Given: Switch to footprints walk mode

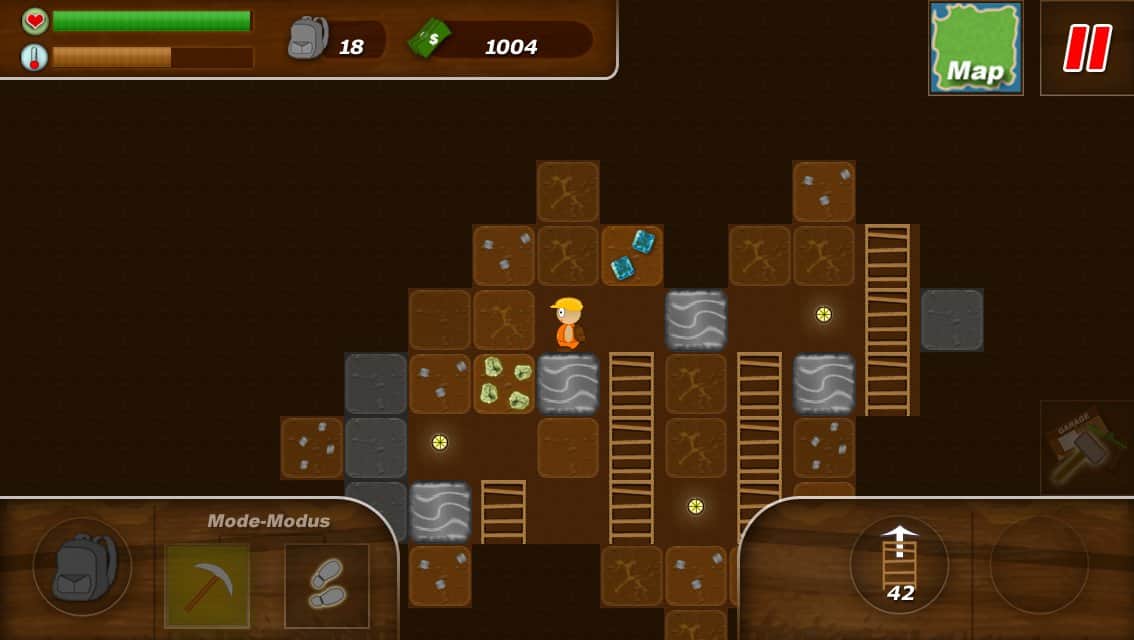Looking at the screenshot, I should coord(327,585).
